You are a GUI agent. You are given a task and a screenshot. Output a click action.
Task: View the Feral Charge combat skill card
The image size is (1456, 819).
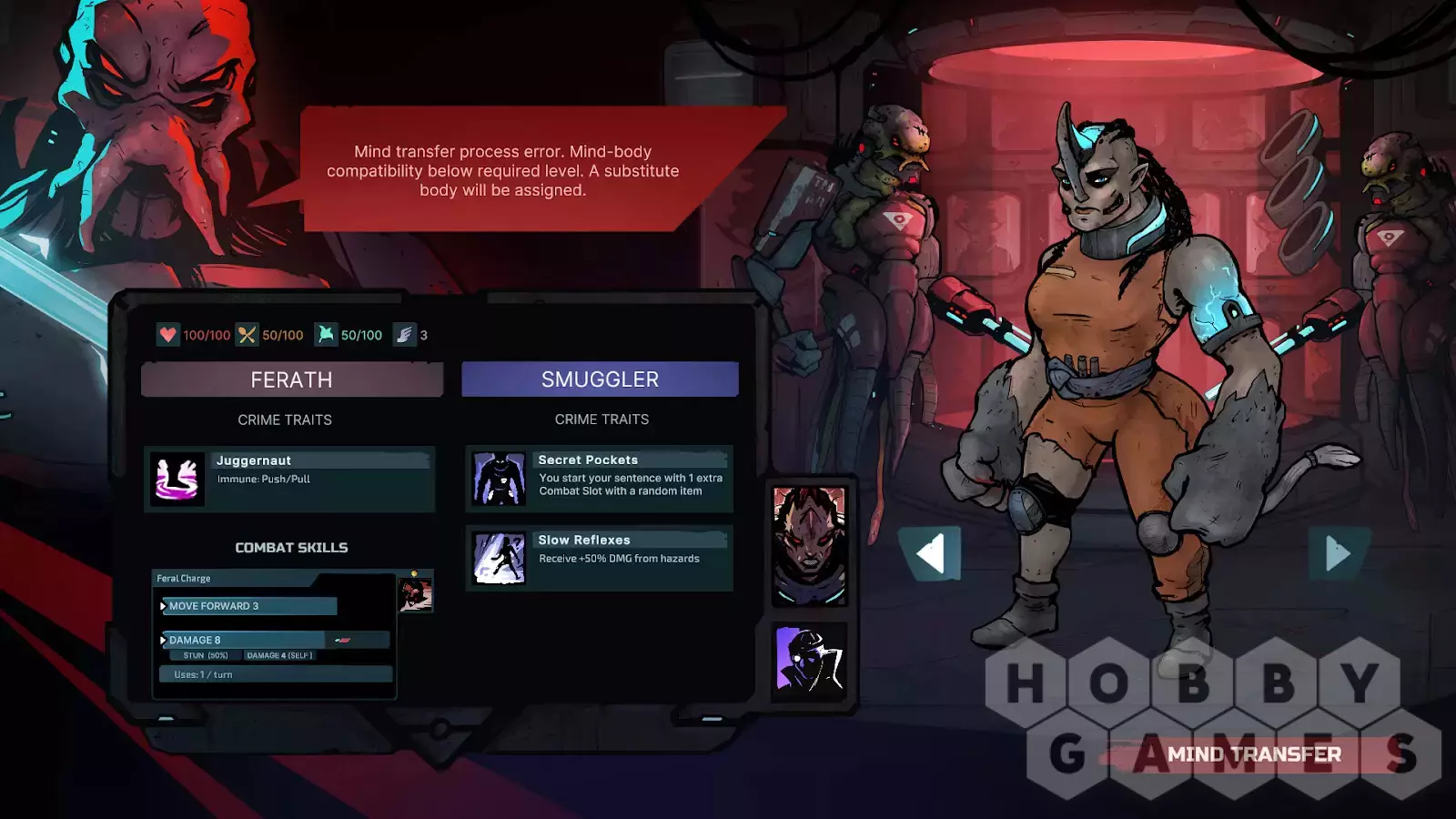pos(274,634)
